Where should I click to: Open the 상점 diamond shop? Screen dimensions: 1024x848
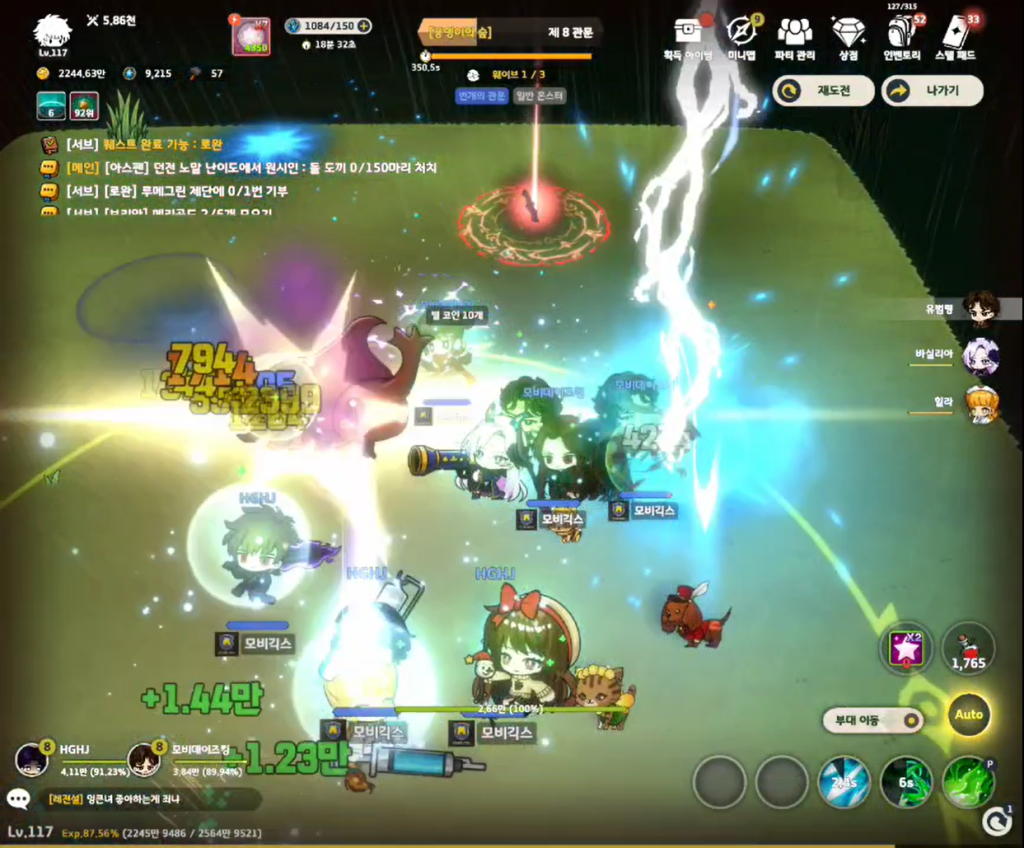[x=848, y=33]
